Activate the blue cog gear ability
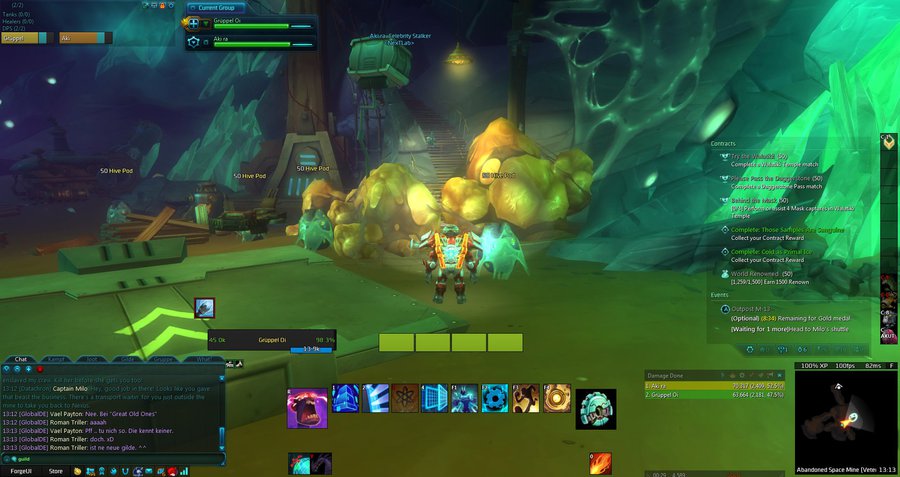Screen dimensions: 900x477 [x=496, y=398]
